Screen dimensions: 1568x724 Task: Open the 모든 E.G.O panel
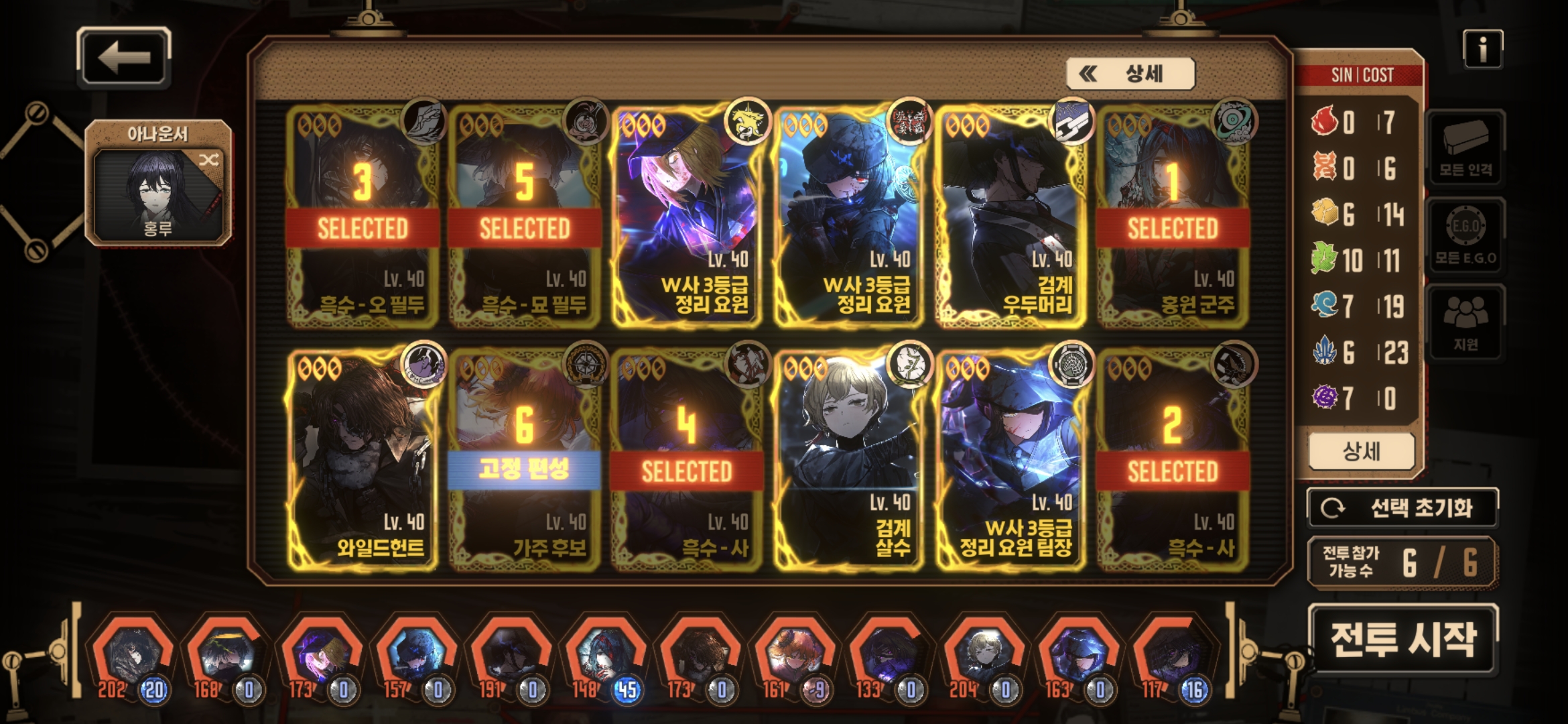click(x=1465, y=236)
